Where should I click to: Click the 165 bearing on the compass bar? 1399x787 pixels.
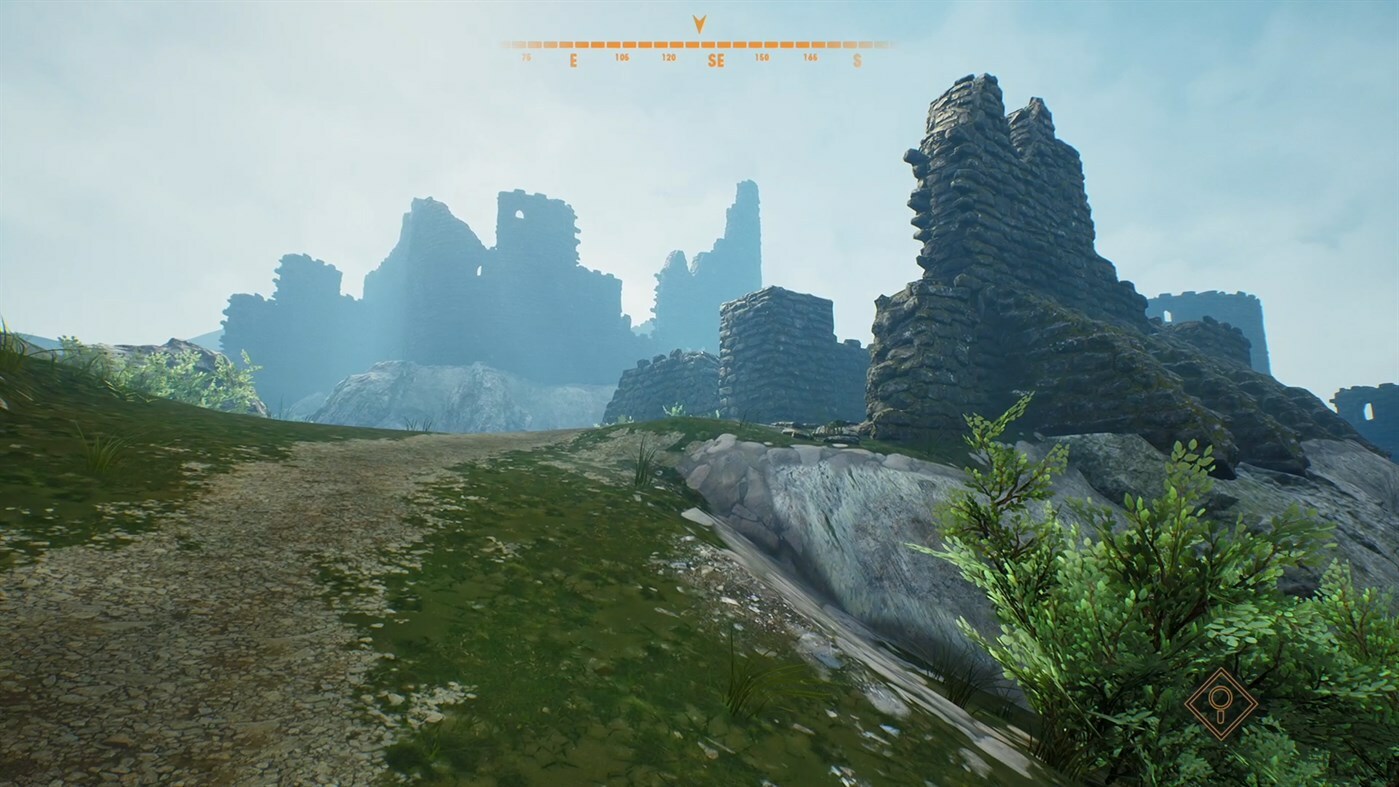811,57
